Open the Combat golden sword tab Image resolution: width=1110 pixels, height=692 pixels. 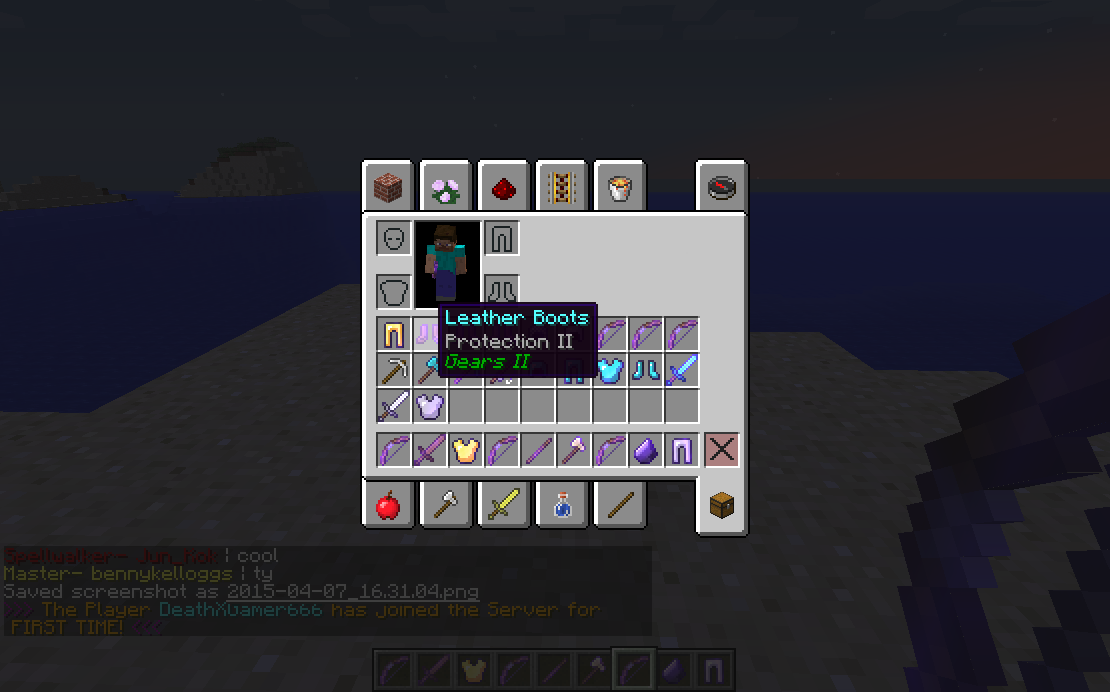click(x=503, y=506)
